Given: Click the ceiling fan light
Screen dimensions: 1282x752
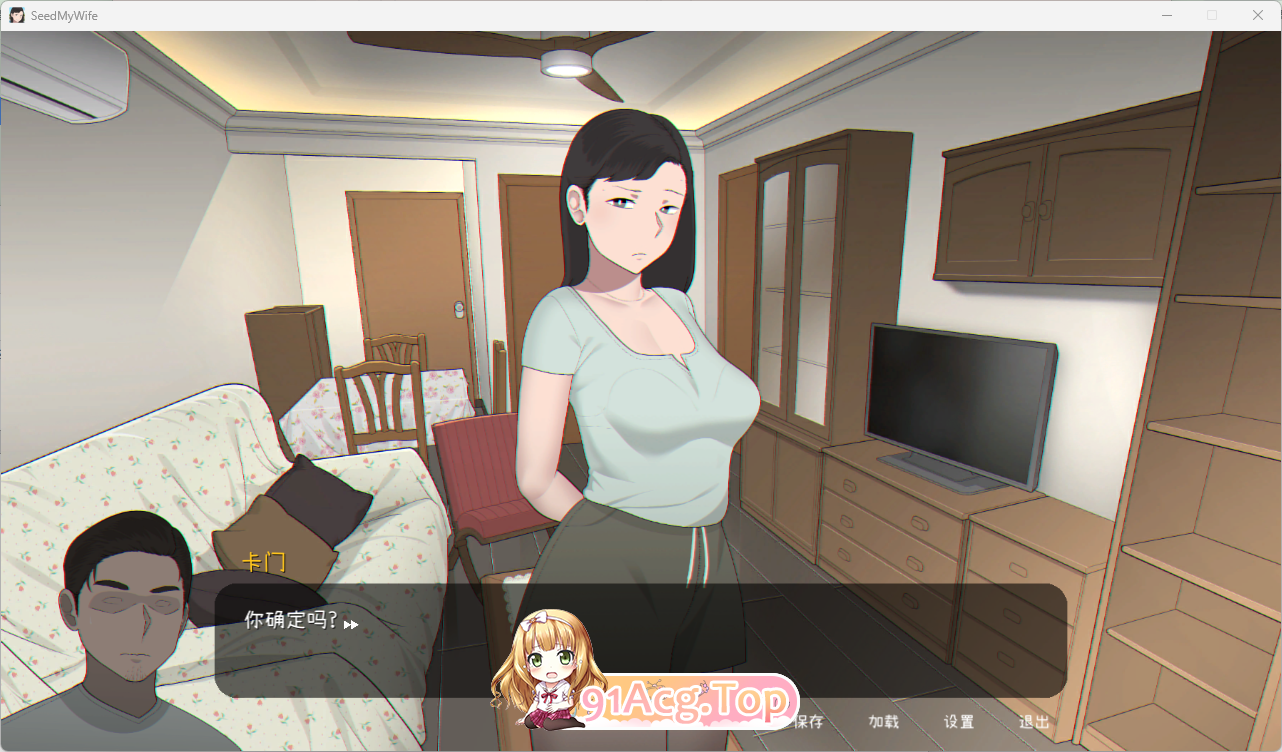Looking at the screenshot, I should [x=564, y=63].
